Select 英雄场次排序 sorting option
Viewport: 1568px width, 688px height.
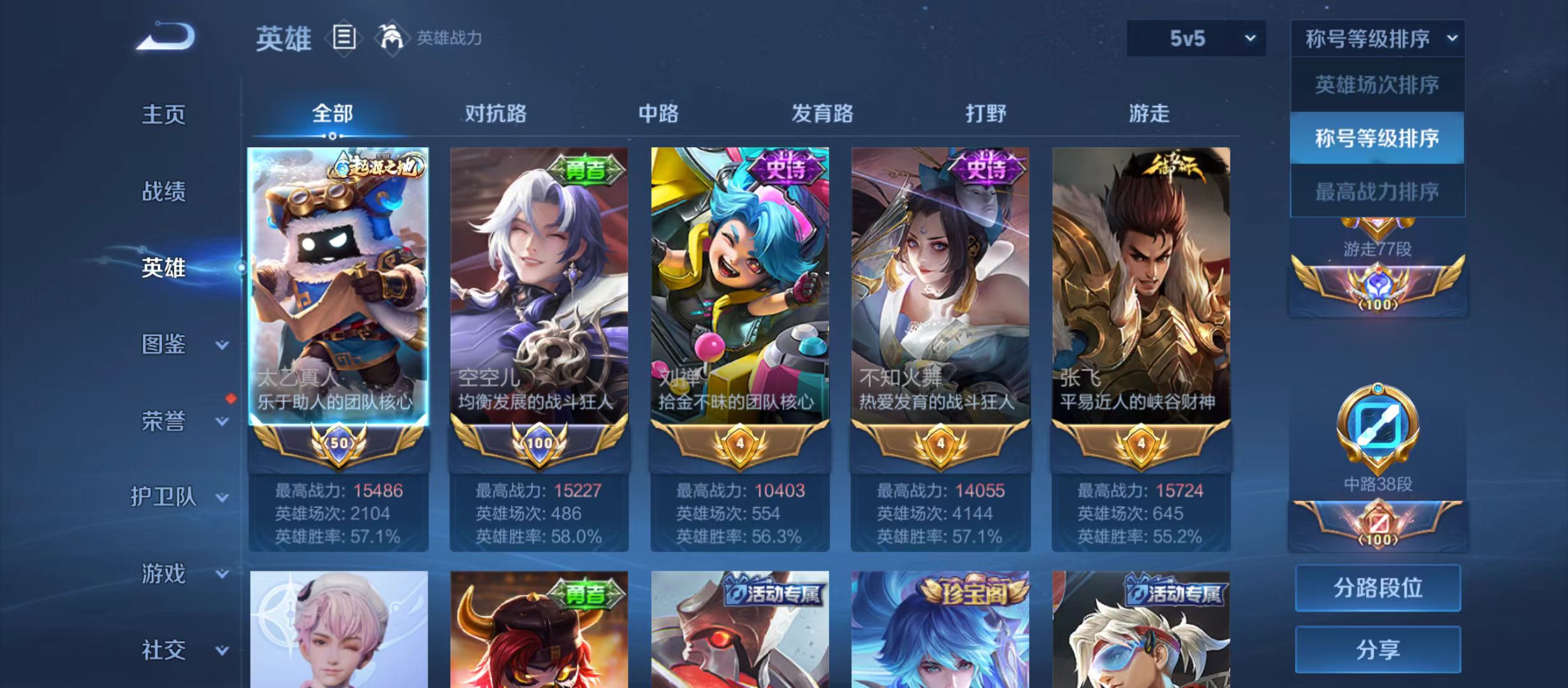pyautogui.click(x=1377, y=83)
